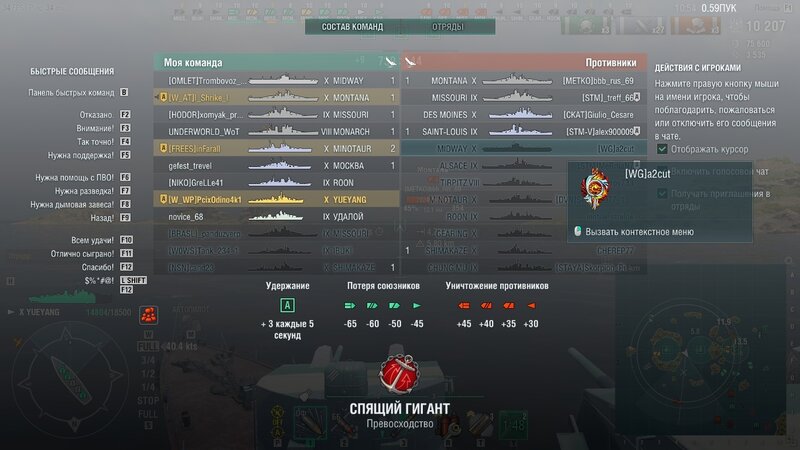Send the 'Нужна поддержка!' quick message
Viewport: 800px width, 450px height.
point(79,156)
